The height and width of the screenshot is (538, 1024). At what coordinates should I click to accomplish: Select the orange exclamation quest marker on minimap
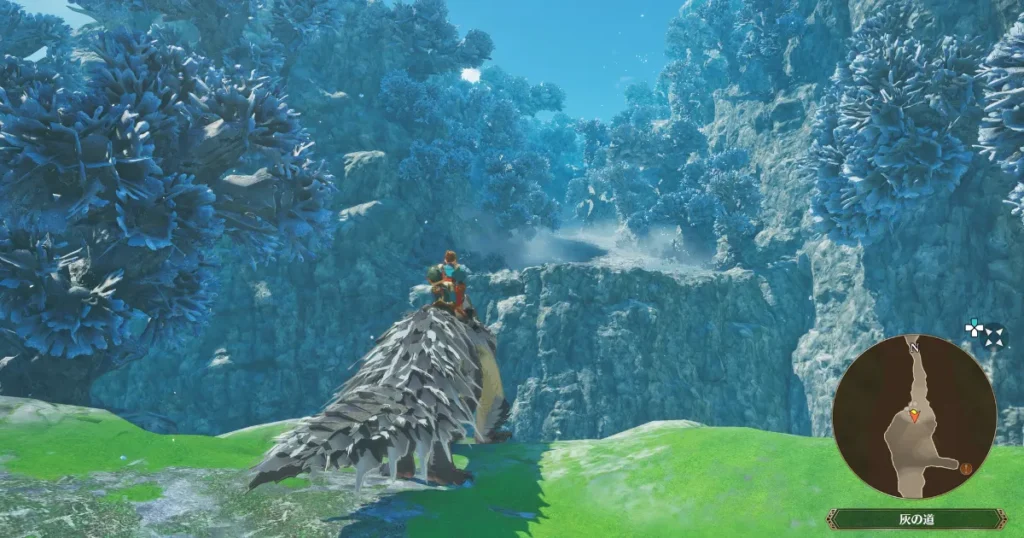[966, 467]
